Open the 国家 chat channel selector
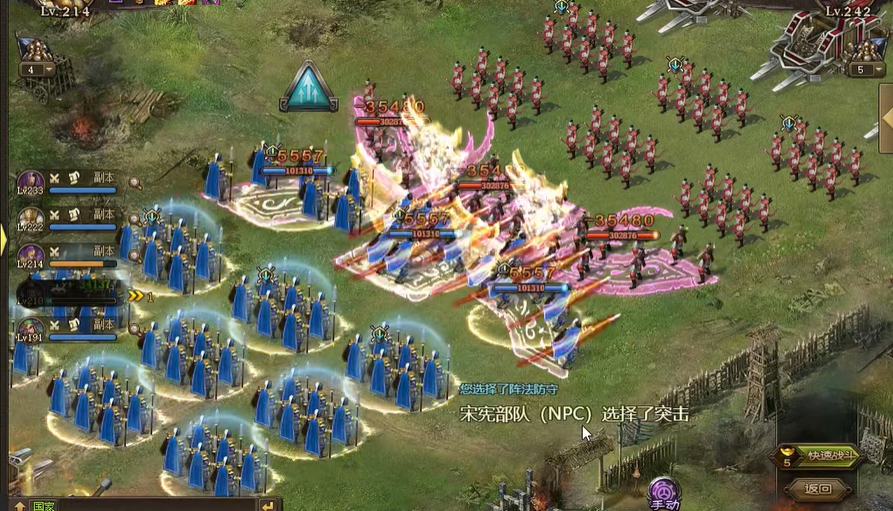The image size is (893, 511). pos(42,505)
